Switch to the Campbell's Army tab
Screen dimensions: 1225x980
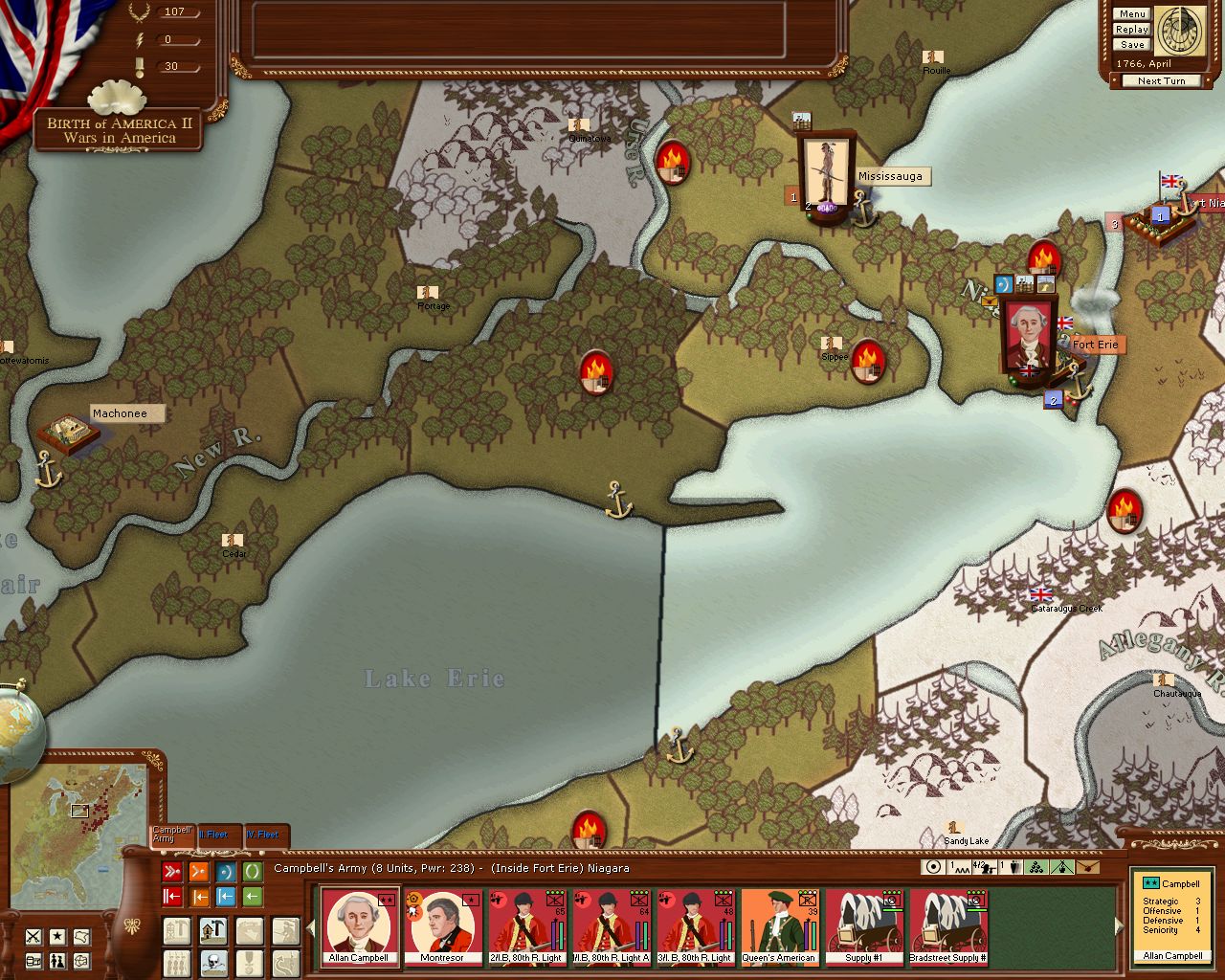point(173,835)
